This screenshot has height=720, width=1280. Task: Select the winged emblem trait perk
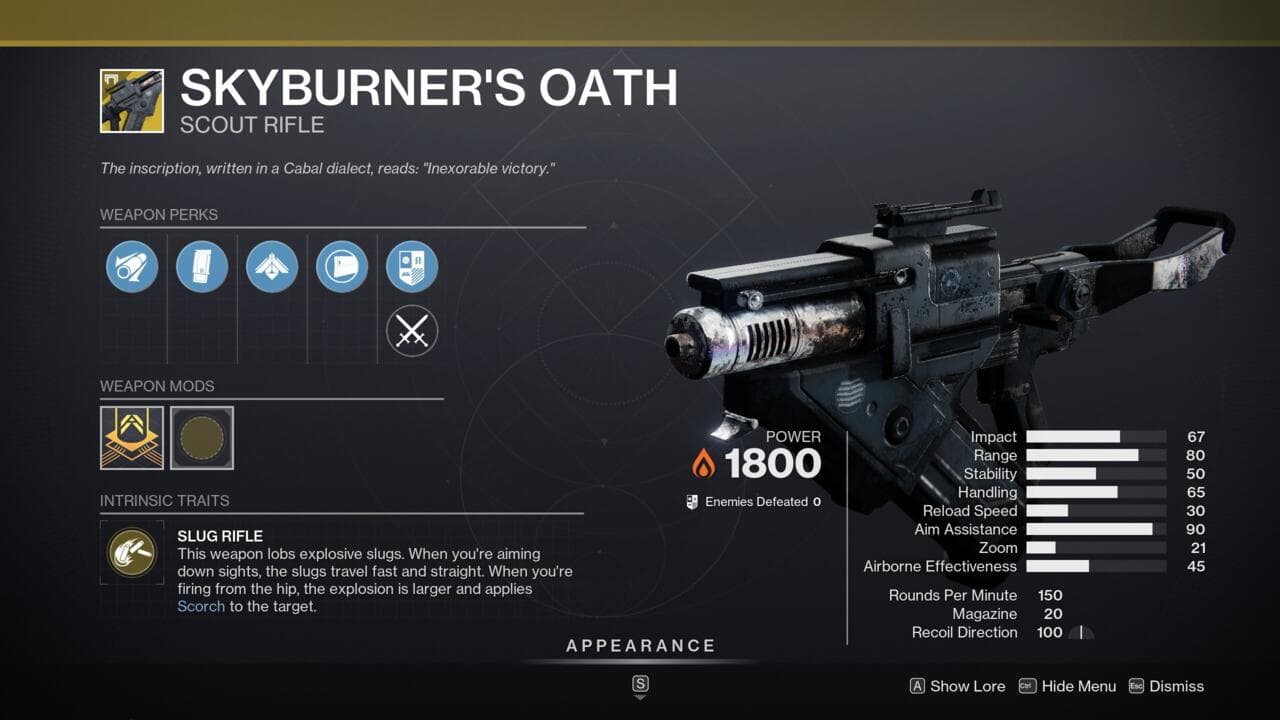272,267
